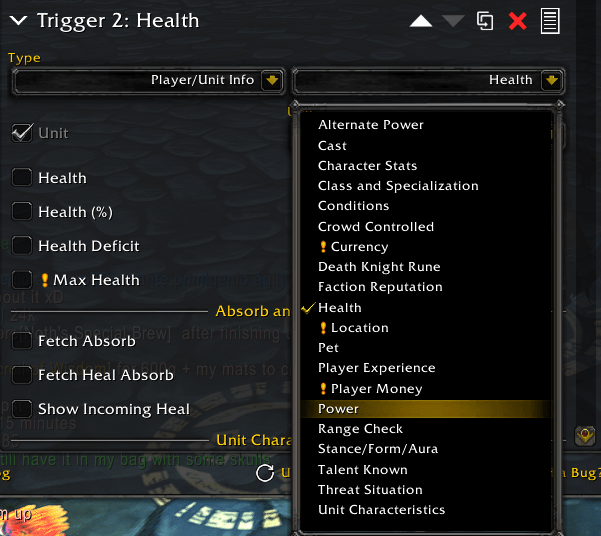Tick the Health Deficit option

point(21,246)
